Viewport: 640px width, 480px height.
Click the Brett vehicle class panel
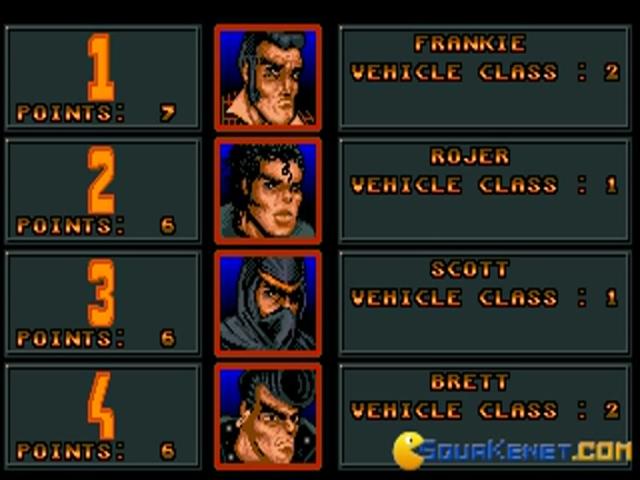(x=485, y=411)
